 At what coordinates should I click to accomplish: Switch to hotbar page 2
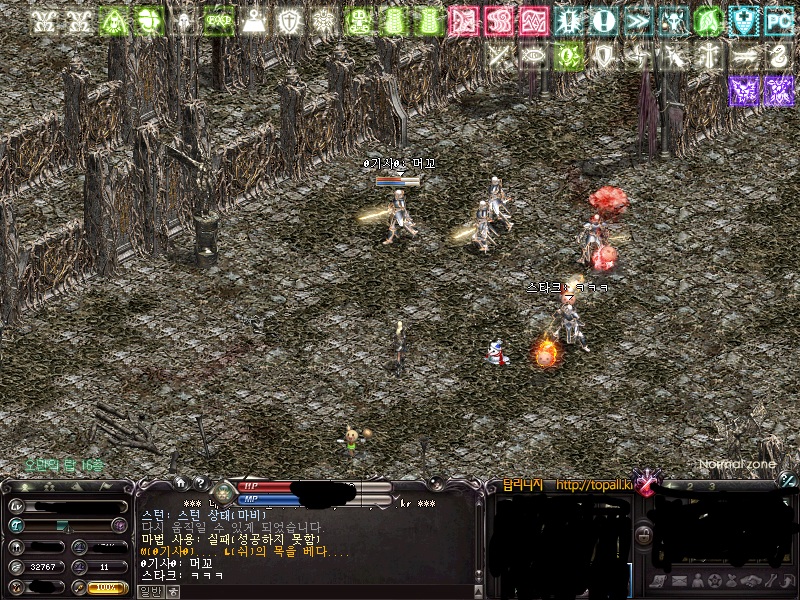[688, 486]
